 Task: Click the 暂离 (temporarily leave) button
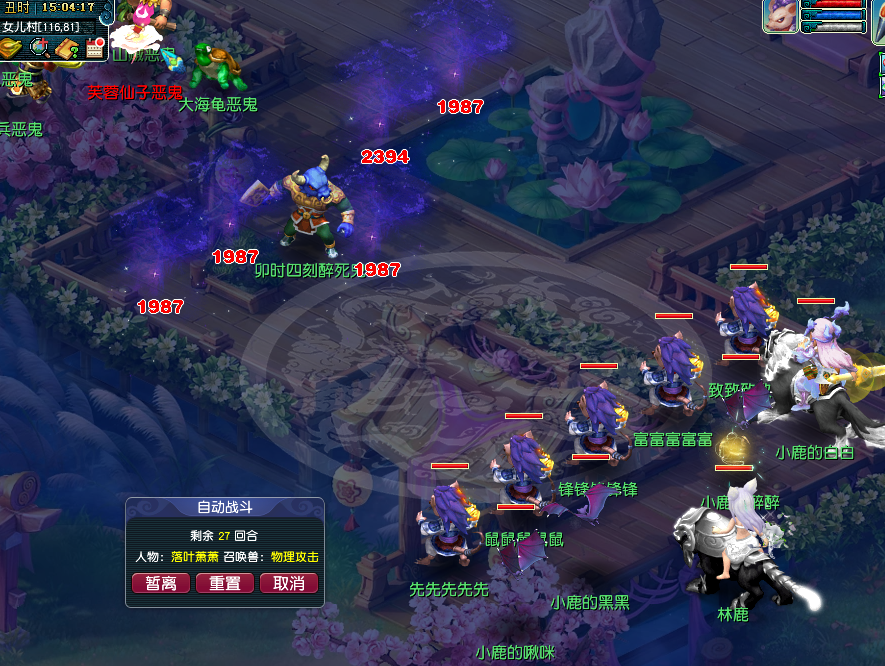tap(161, 583)
